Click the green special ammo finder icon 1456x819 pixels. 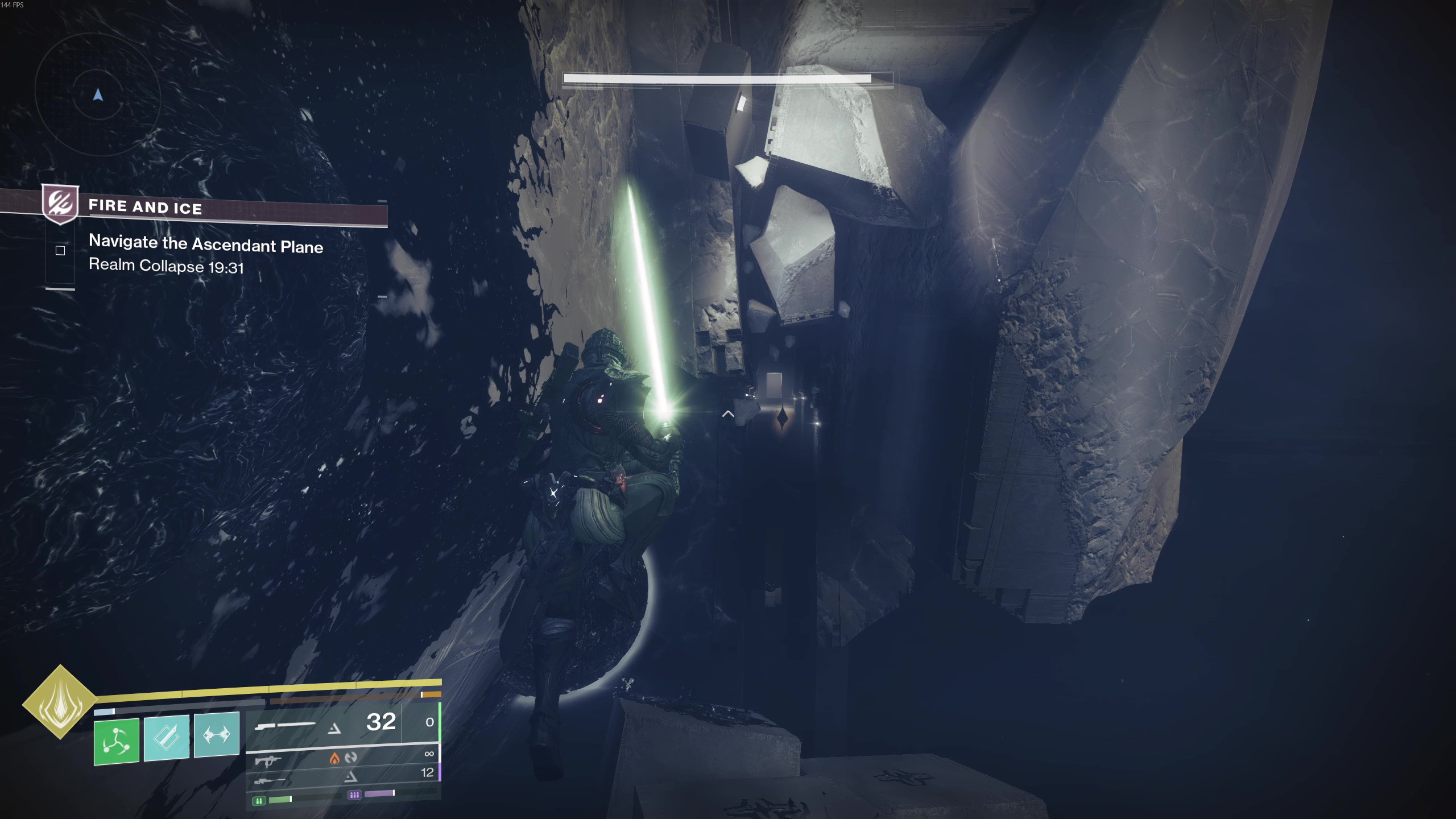tap(259, 801)
